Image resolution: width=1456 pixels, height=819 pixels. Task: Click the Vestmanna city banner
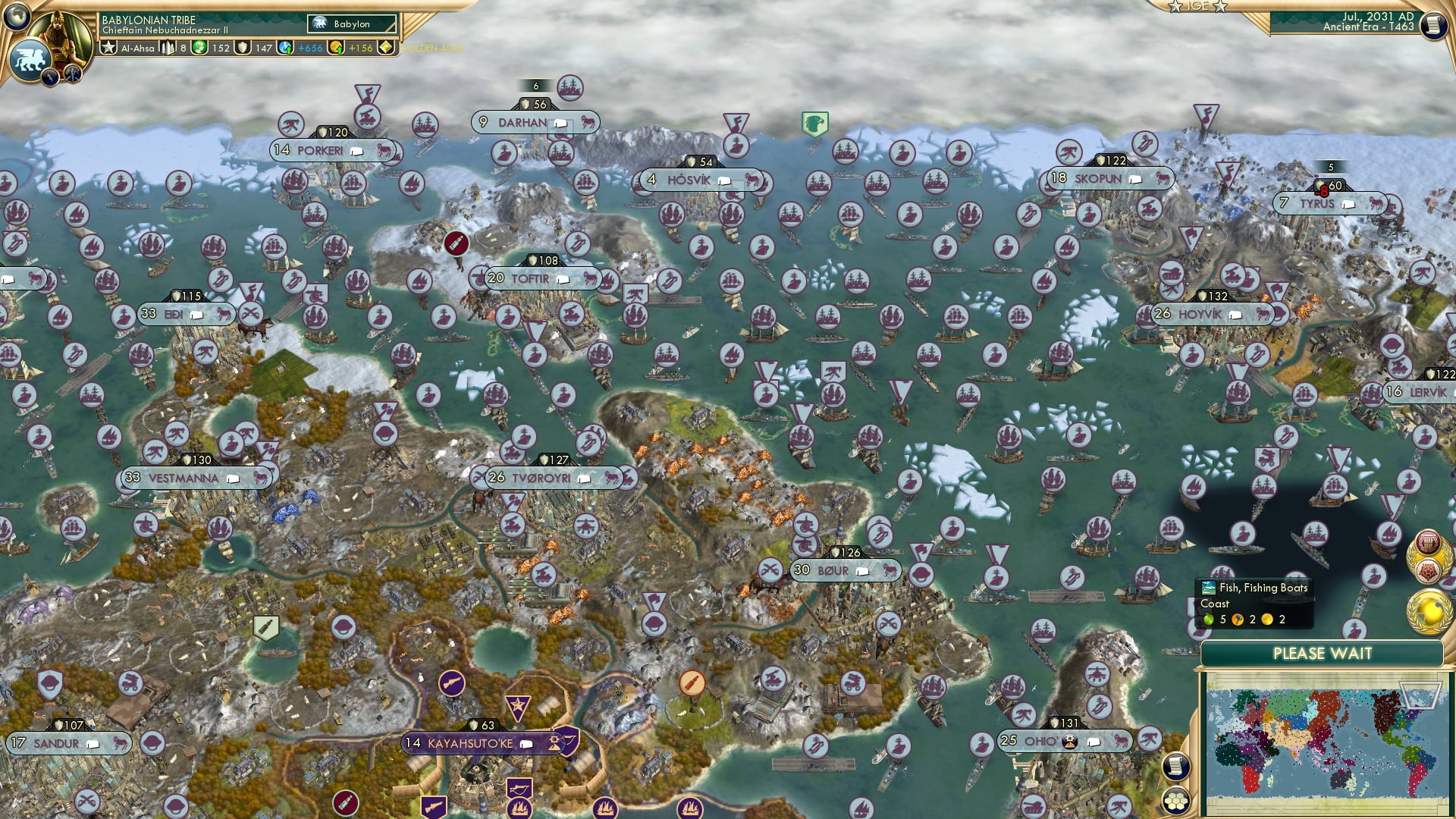coord(182,478)
